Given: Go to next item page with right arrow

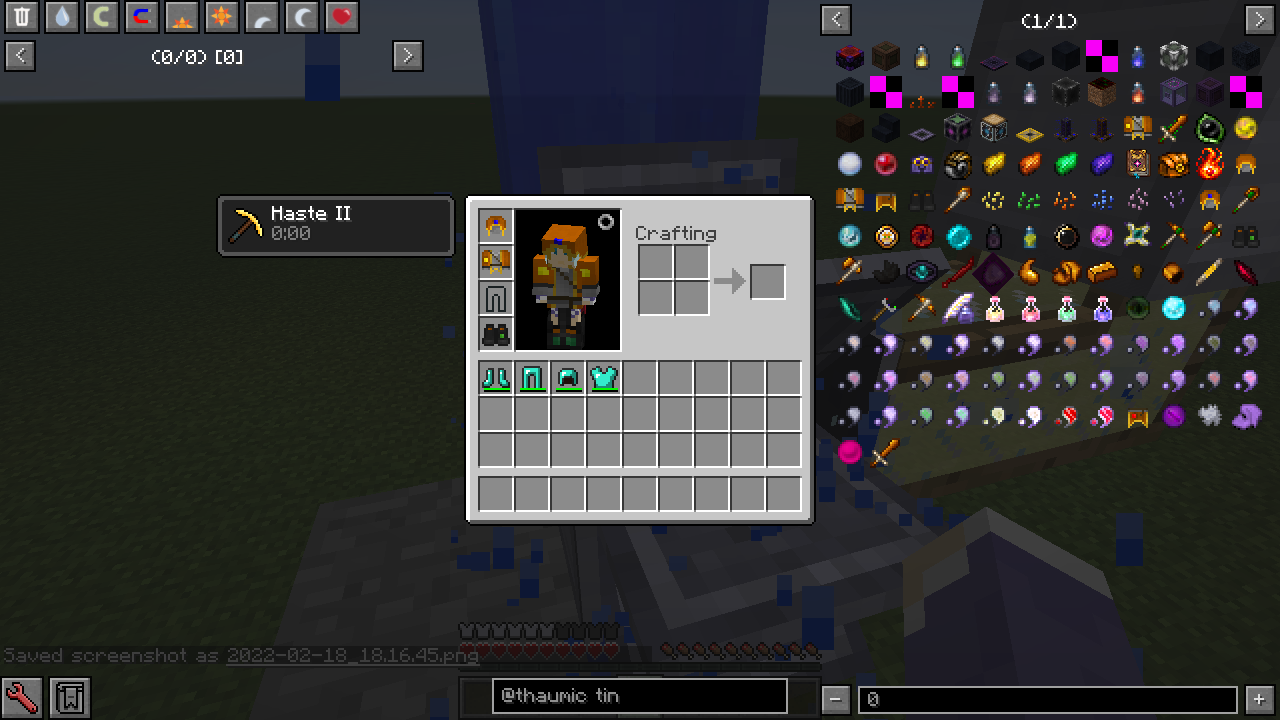Looking at the screenshot, I should pyautogui.click(x=1258, y=19).
